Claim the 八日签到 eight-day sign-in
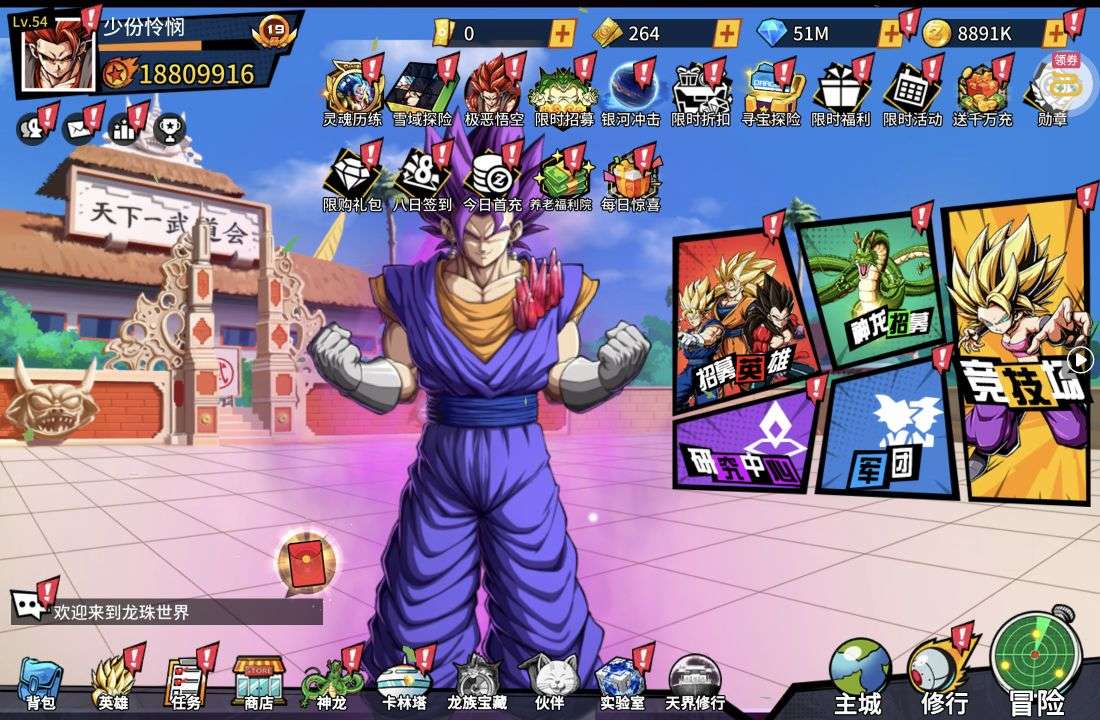The height and width of the screenshot is (720, 1100). (423, 180)
